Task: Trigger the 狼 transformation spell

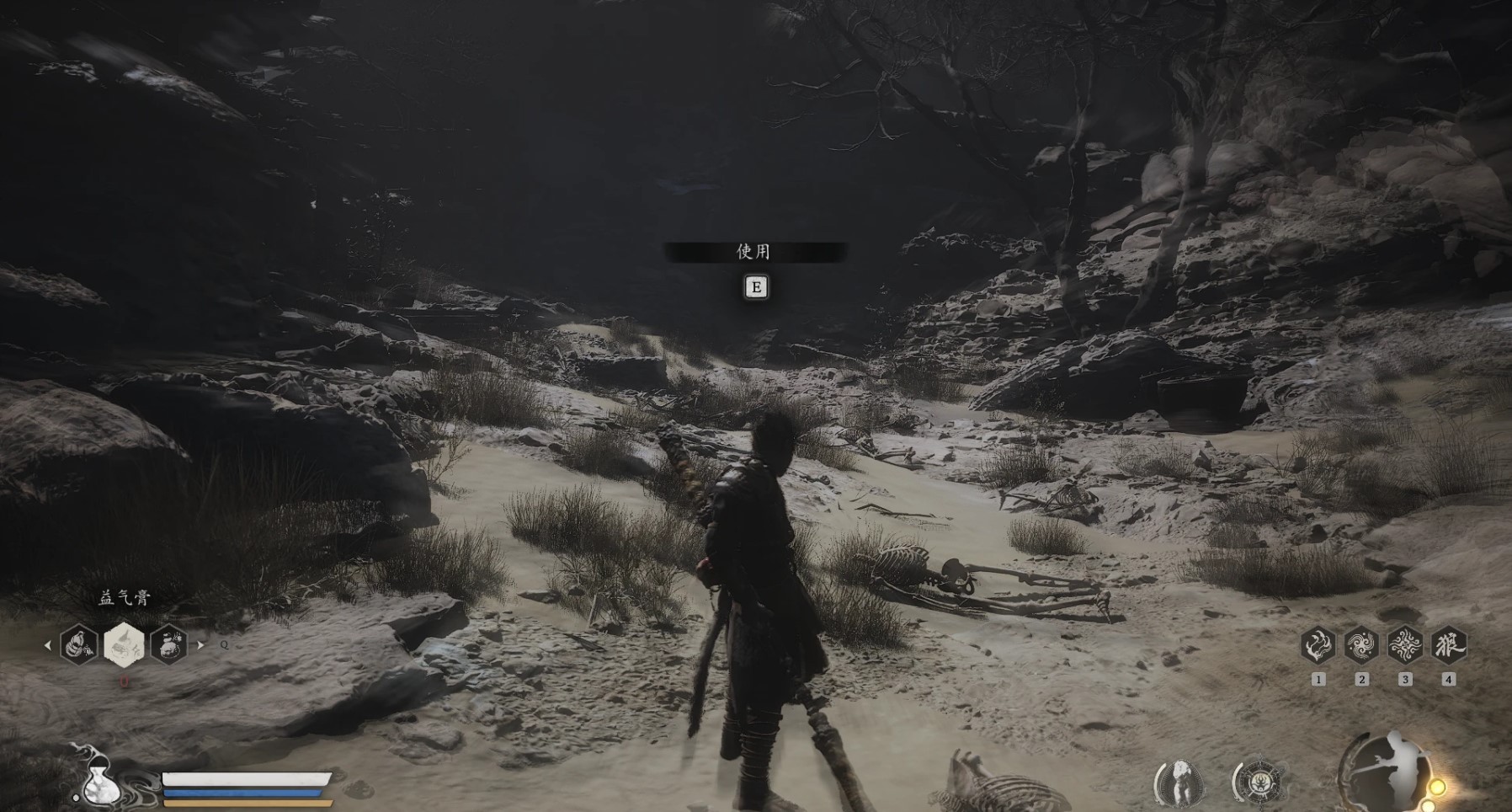Action: click(1449, 646)
